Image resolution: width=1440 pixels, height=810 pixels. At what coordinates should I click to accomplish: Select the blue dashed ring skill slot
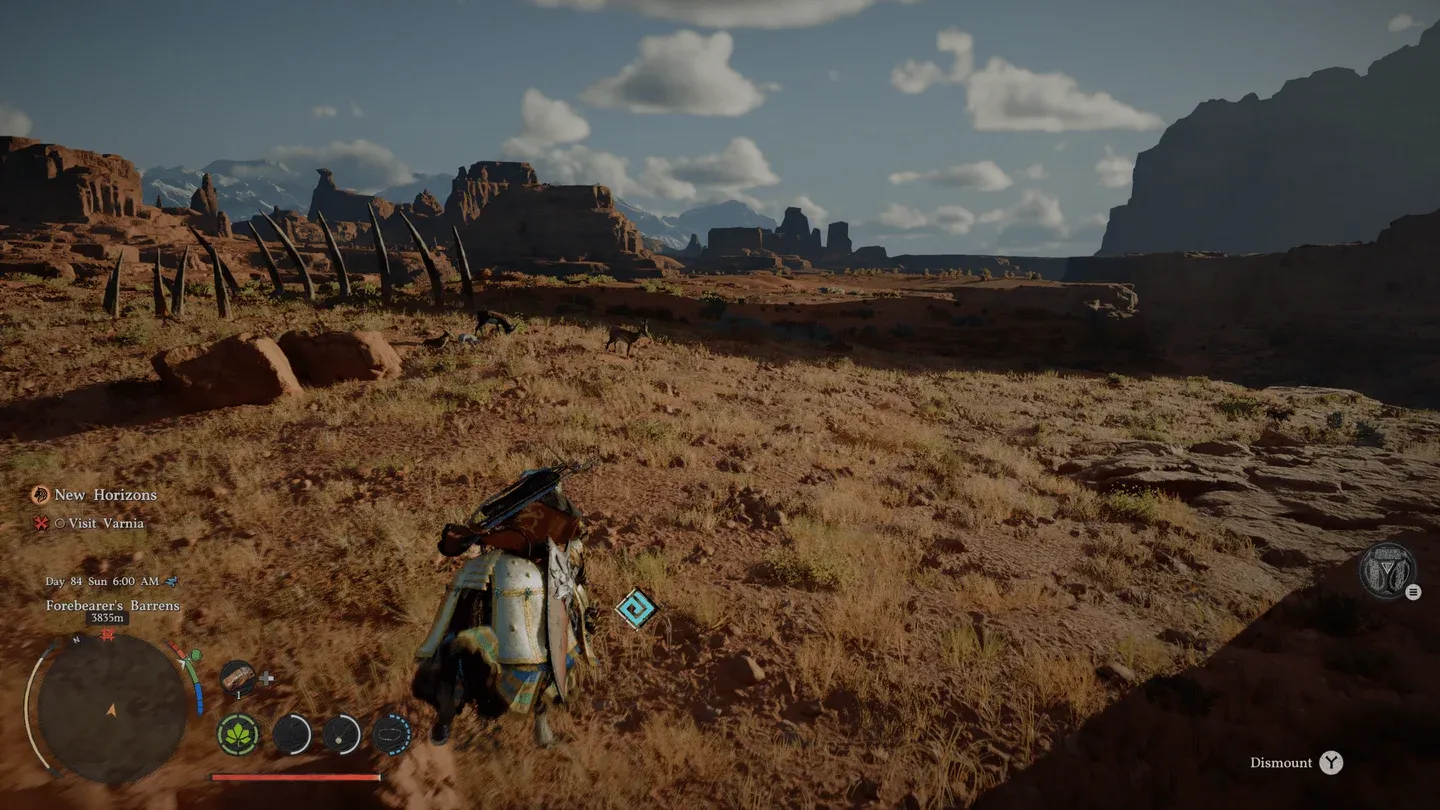pos(392,735)
